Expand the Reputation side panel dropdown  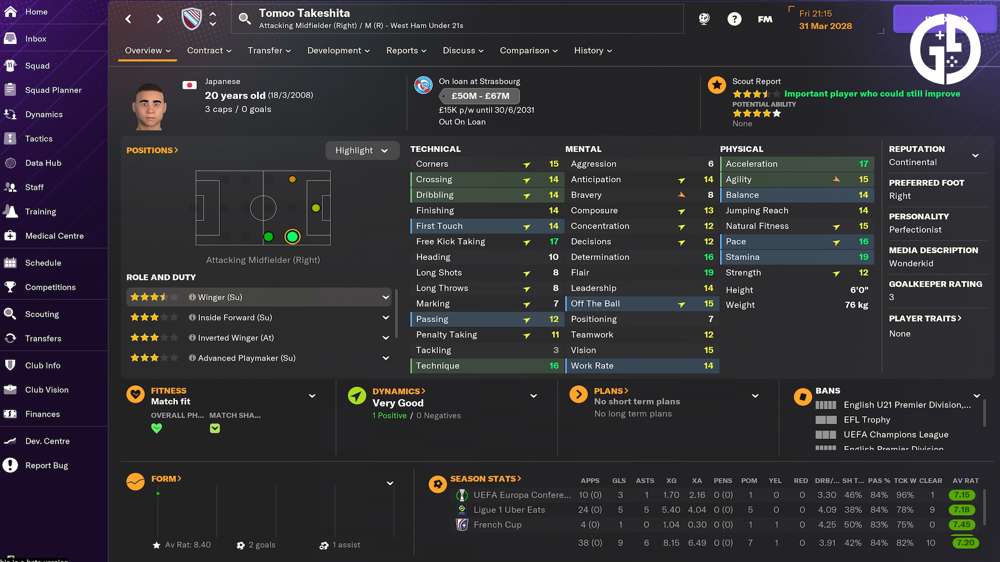tap(976, 156)
